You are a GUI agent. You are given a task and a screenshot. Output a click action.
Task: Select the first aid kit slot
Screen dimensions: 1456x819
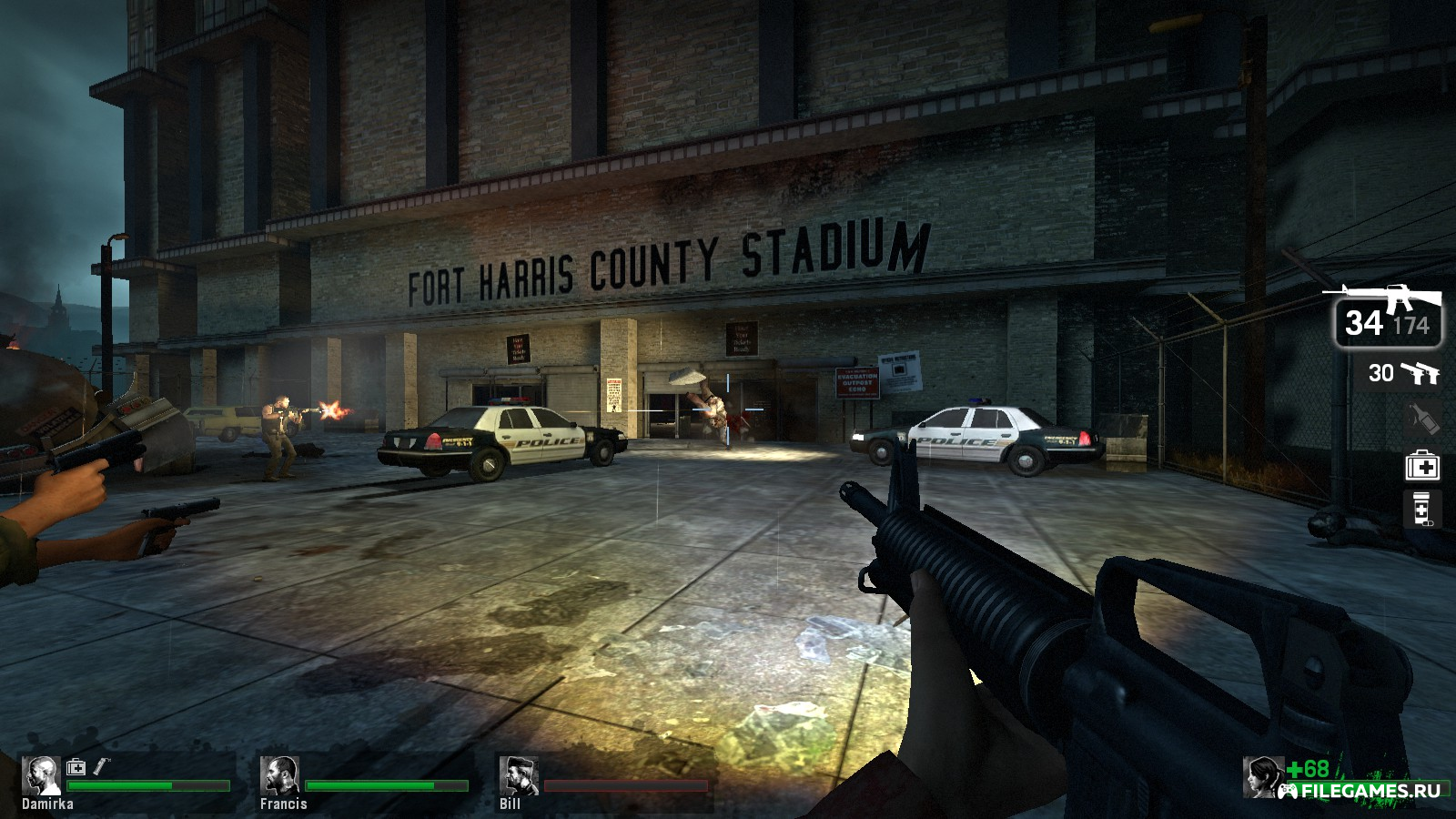pyautogui.click(x=1422, y=467)
